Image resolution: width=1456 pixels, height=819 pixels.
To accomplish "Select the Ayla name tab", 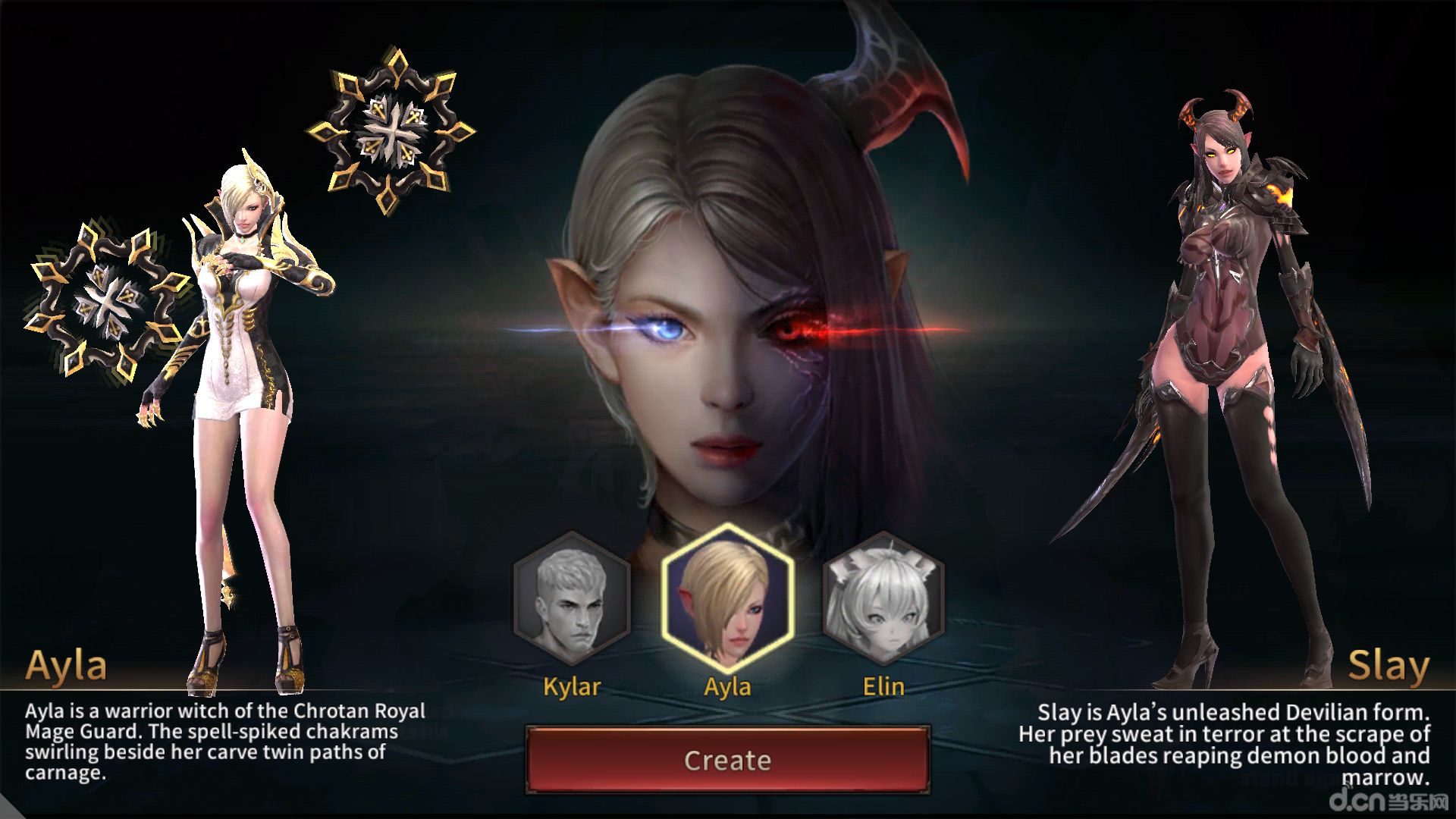I will (x=68, y=666).
